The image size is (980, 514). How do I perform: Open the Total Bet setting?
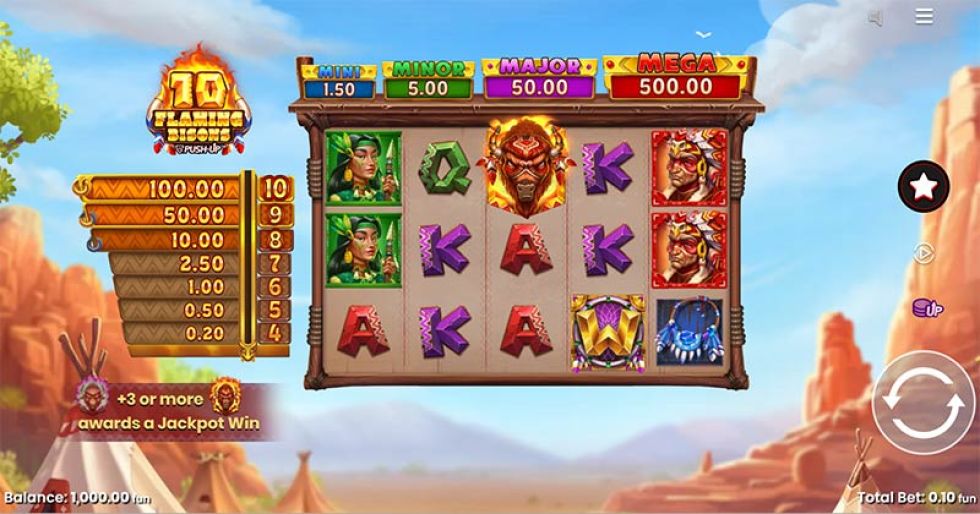916,496
